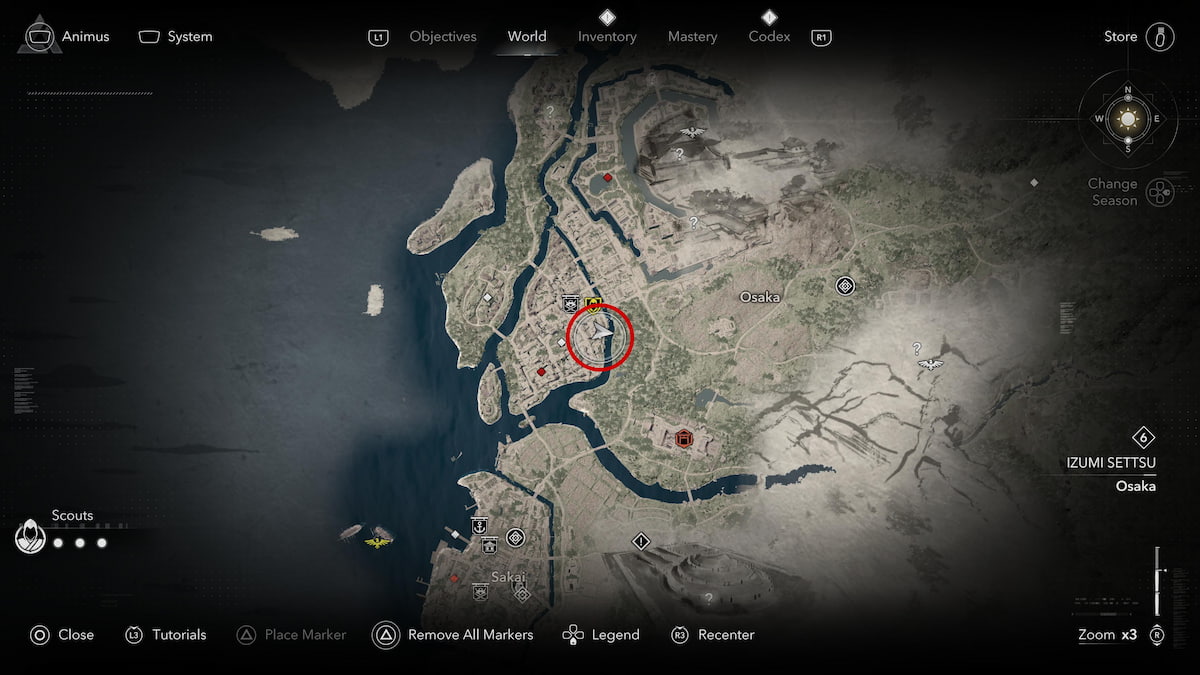This screenshot has width=1200, height=675.
Task: Open the Objectives tab
Action: 442,37
